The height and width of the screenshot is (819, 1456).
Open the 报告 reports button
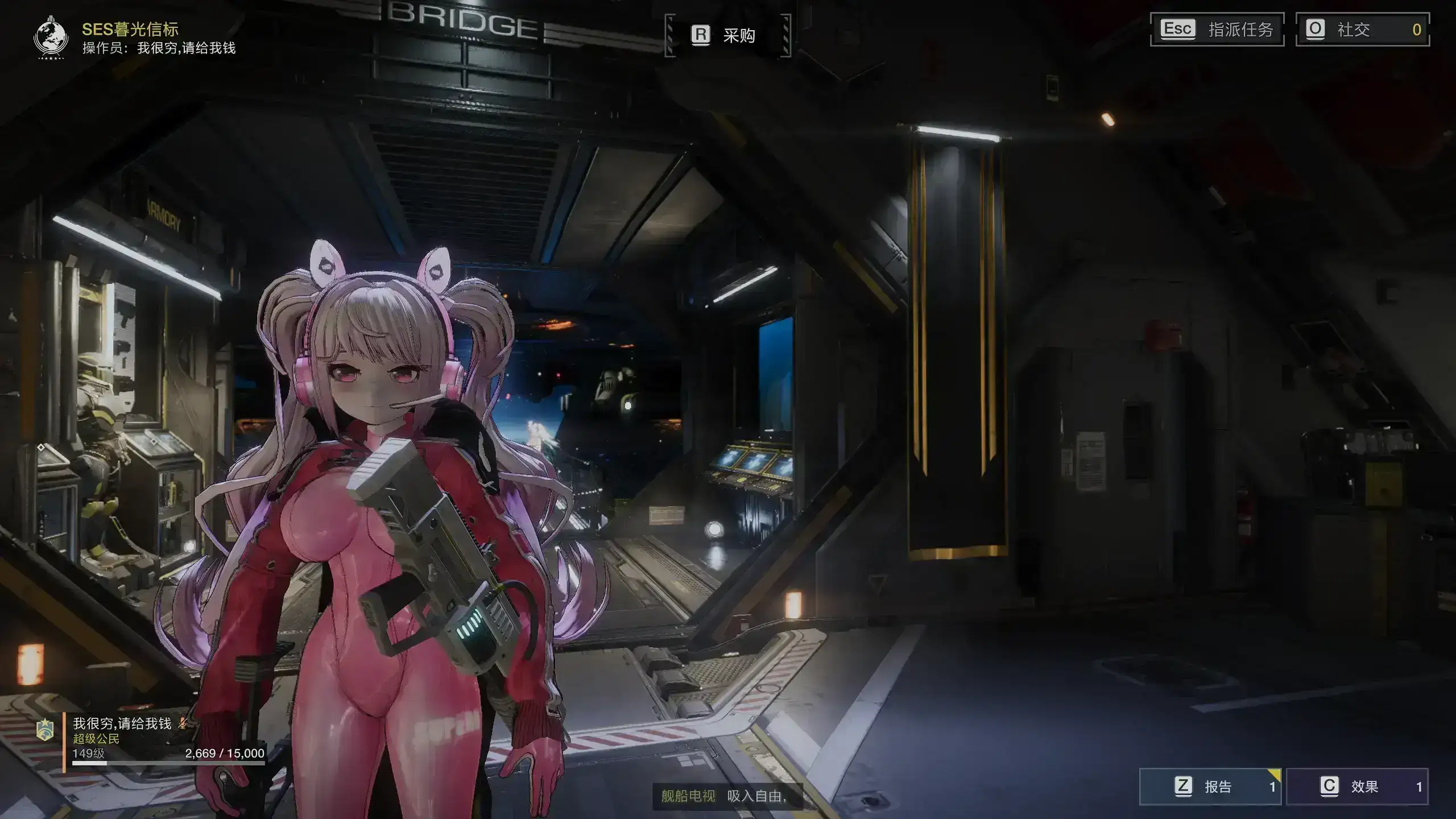(x=1210, y=787)
